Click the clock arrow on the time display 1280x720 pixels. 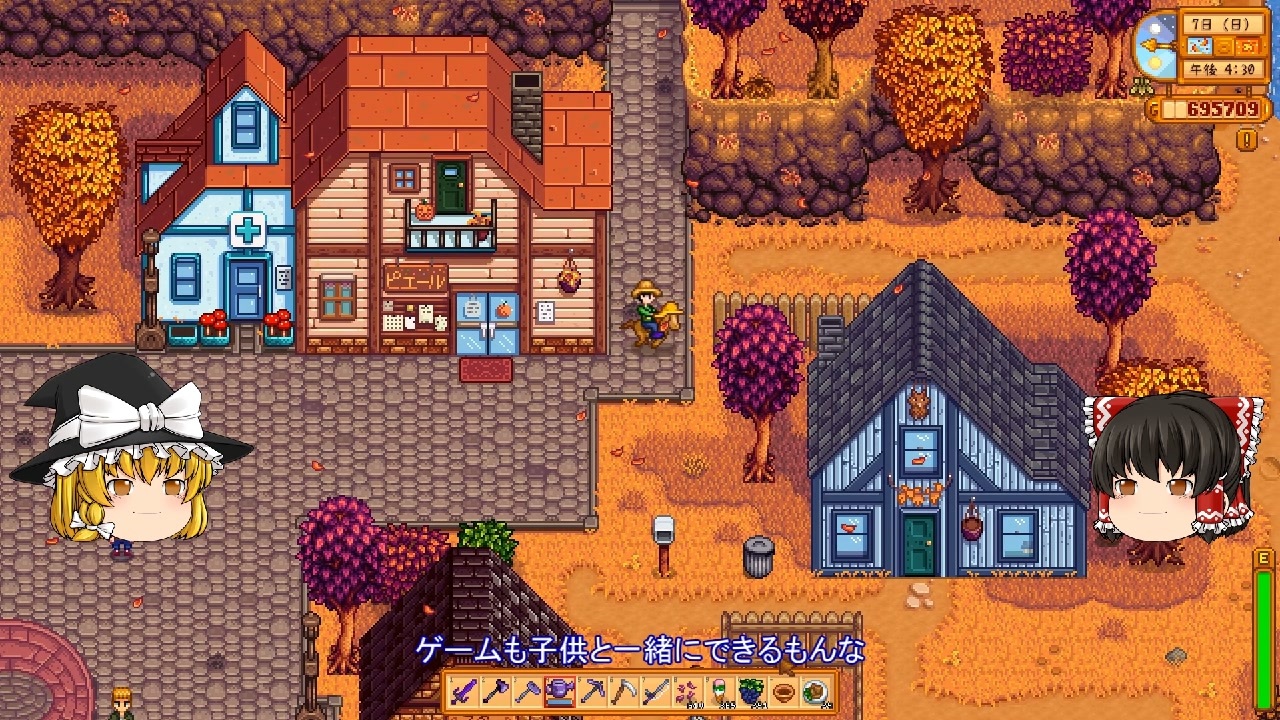point(1160,45)
